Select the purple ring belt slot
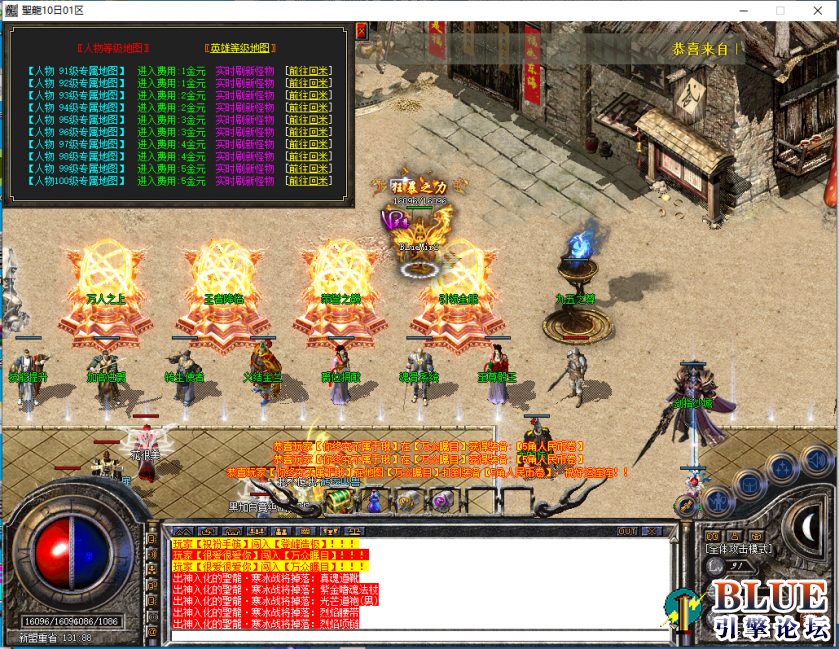 [439, 499]
